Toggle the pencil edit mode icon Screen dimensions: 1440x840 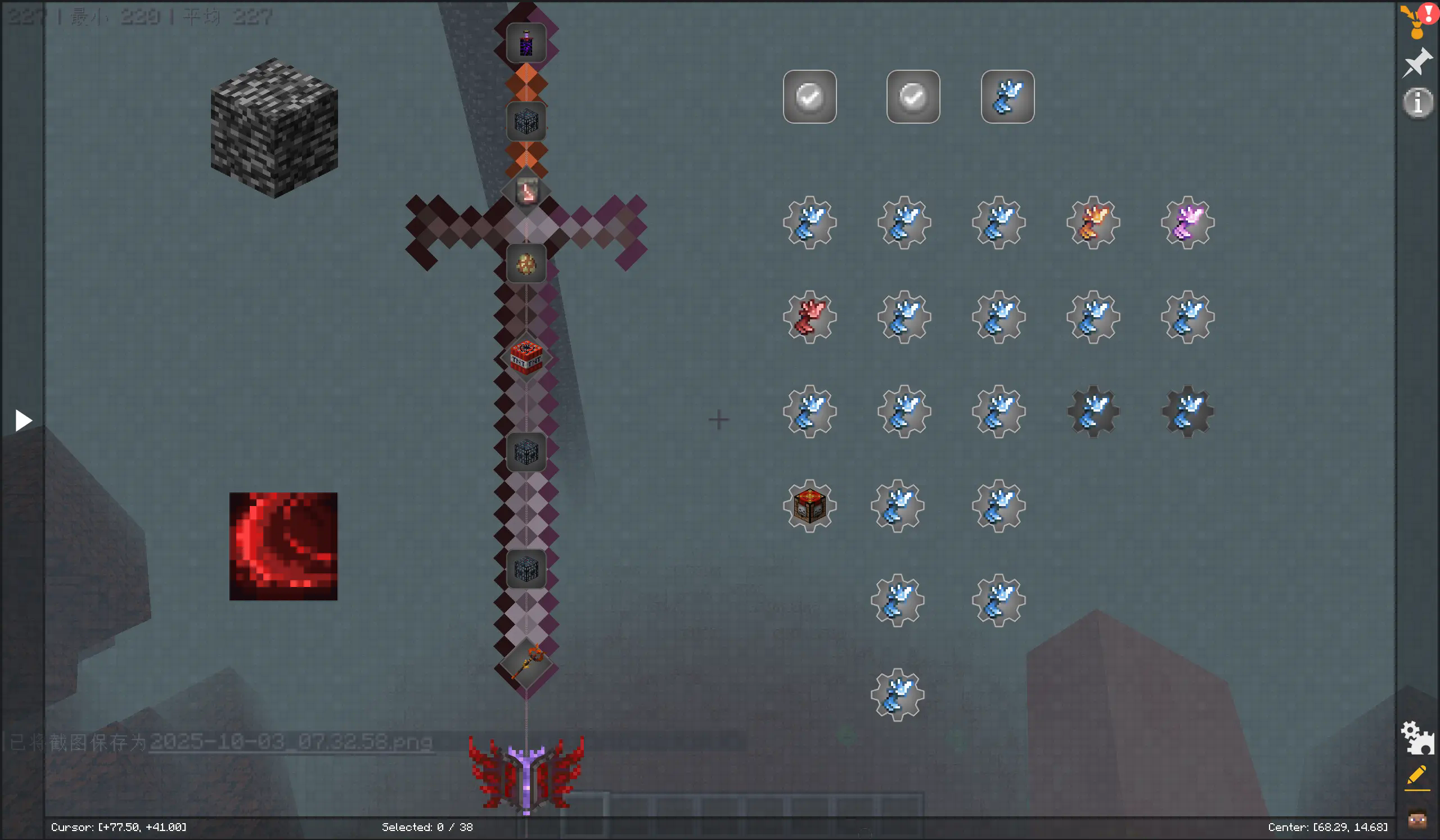click(1417, 776)
